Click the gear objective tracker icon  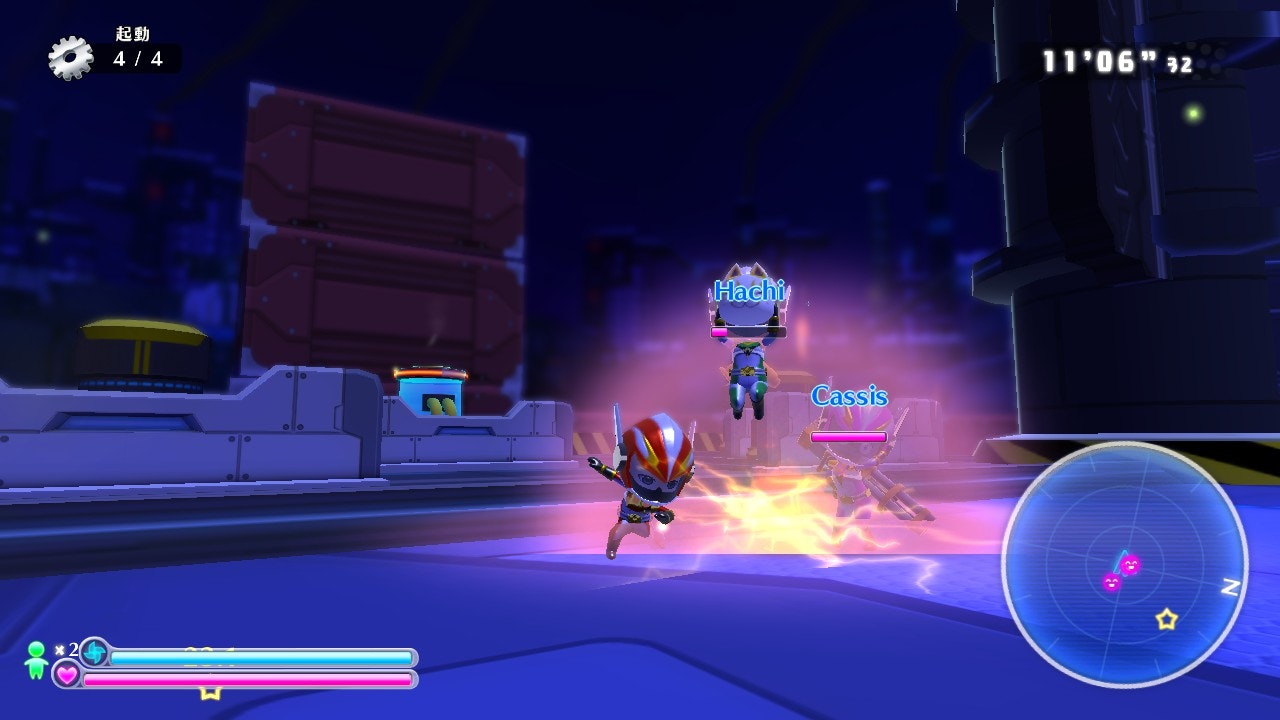pos(70,57)
